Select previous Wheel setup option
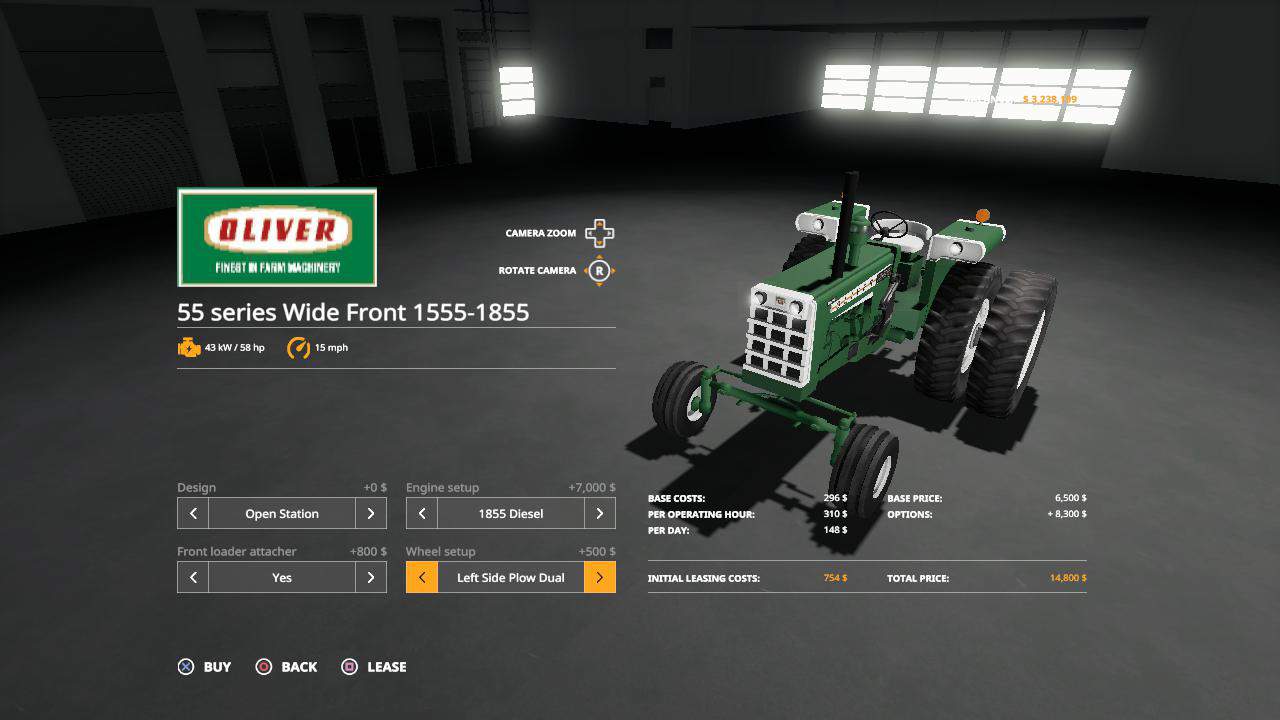This screenshot has height=720, width=1280. [x=421, y=577]
